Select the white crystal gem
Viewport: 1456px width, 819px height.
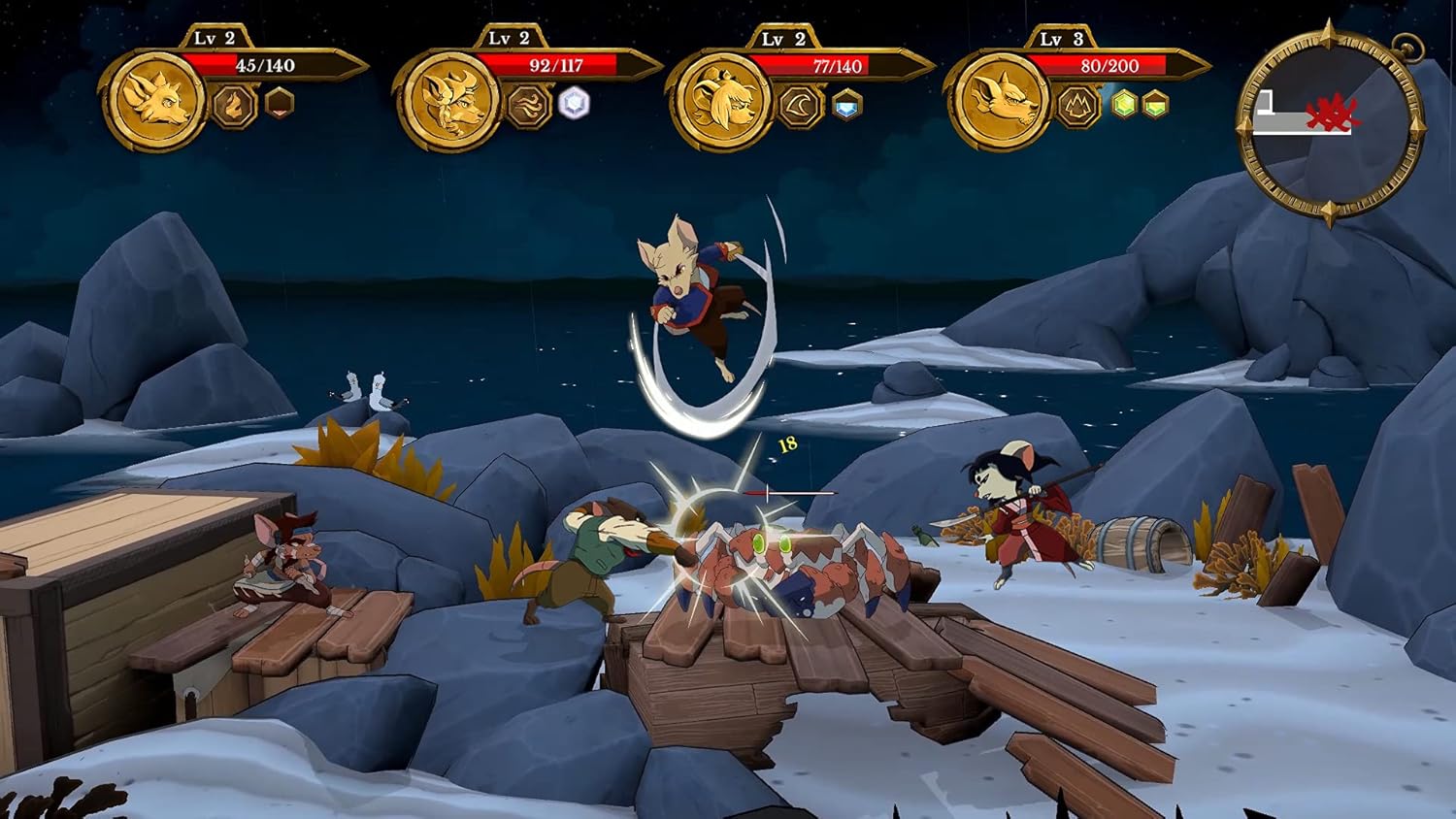(575, 103)
